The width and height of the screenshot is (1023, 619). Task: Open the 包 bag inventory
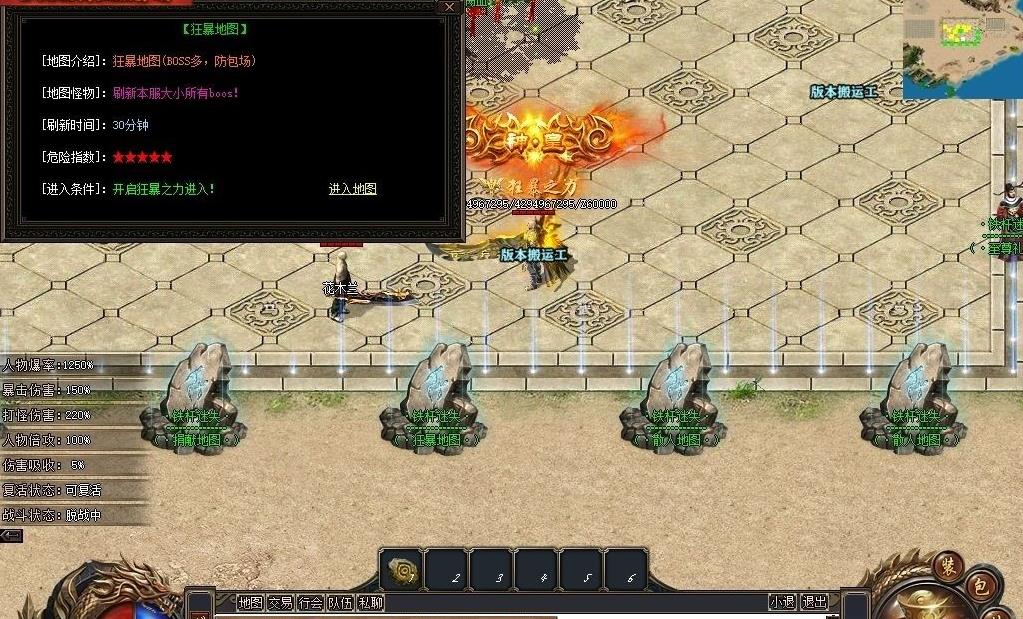click(x=980, y=587)
